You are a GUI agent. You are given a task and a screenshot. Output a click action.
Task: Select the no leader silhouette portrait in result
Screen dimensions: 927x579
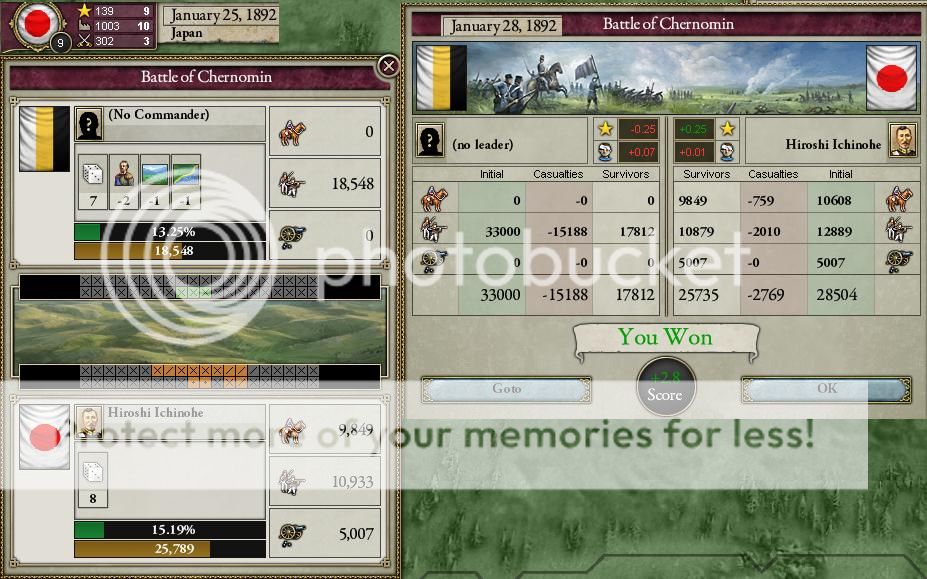(430, 142)
